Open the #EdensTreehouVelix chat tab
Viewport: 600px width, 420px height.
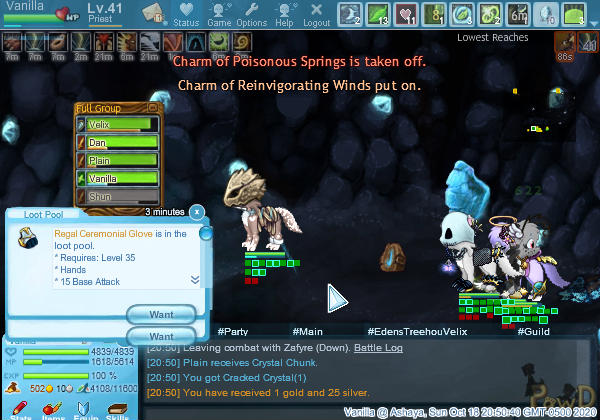[417, 330]
